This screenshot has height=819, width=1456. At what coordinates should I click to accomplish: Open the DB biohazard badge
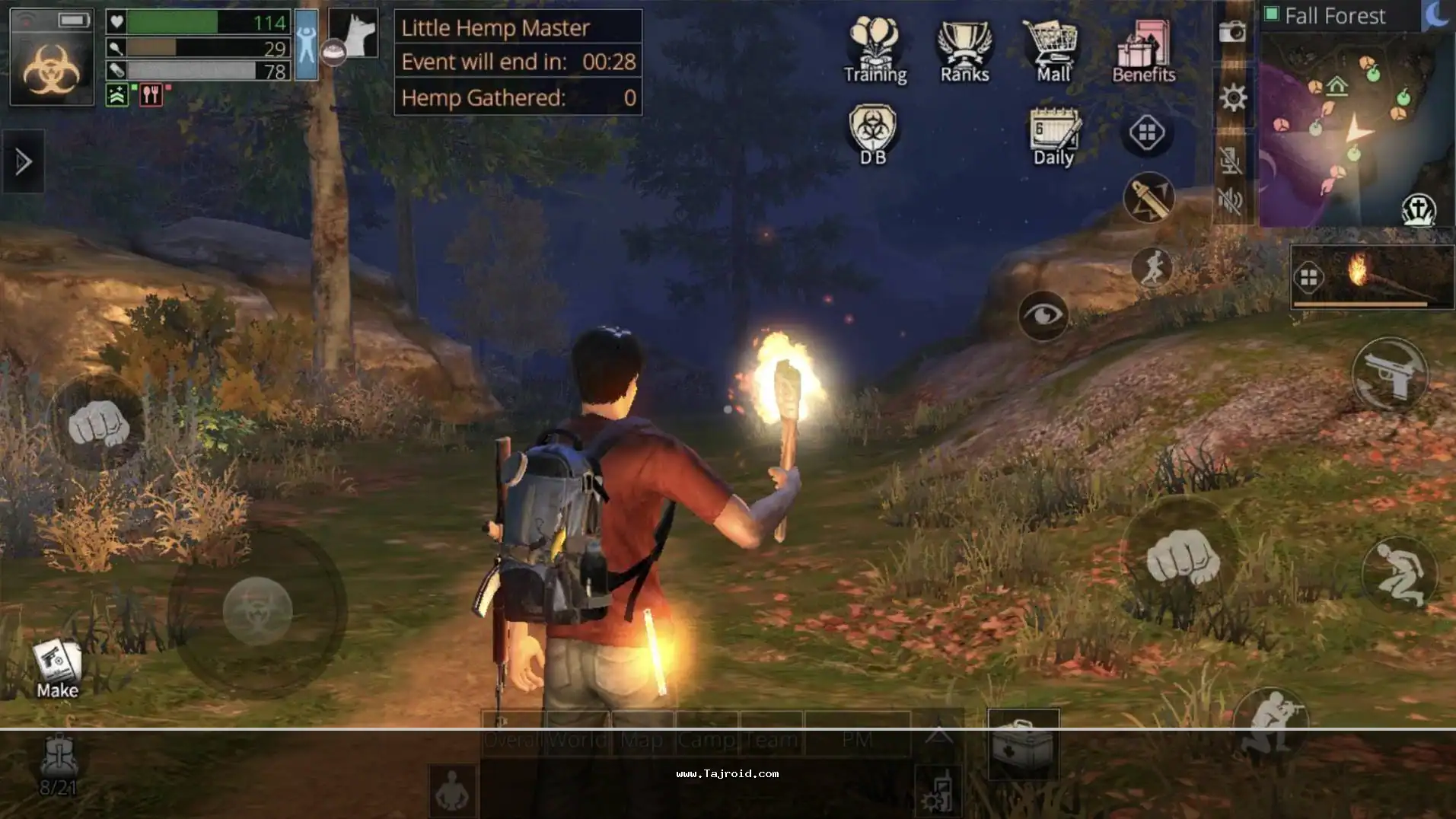click(873, 135)
